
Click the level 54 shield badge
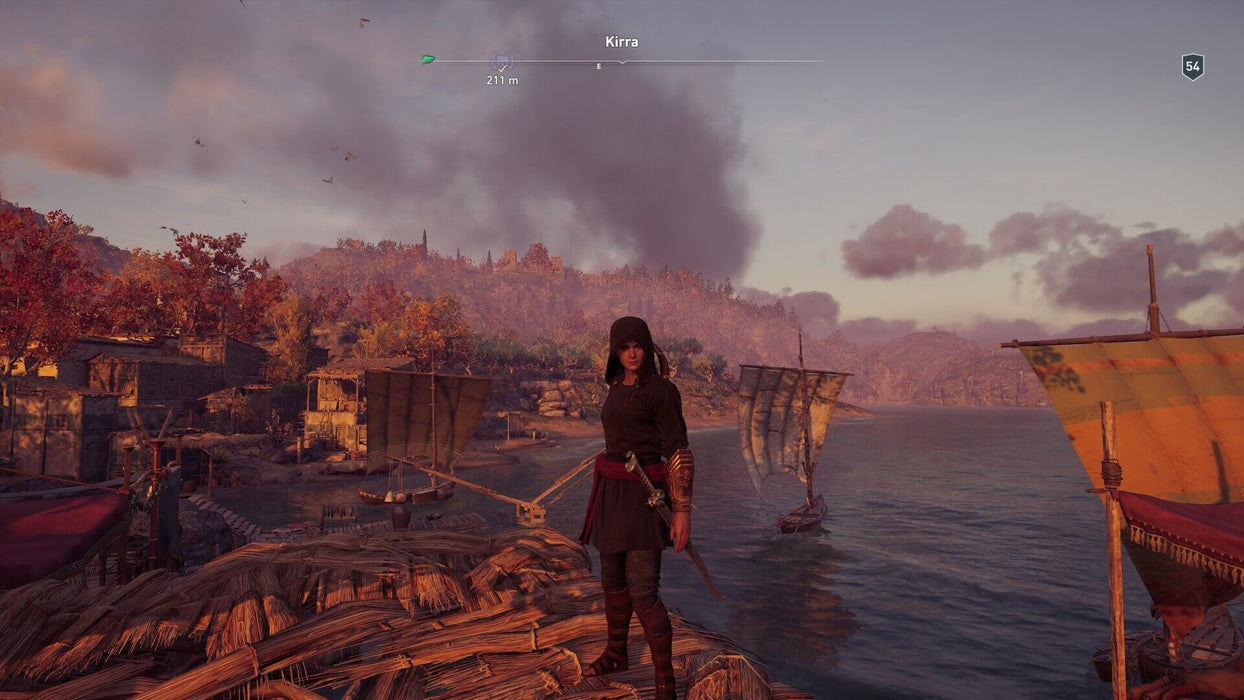coord(1192,67)
